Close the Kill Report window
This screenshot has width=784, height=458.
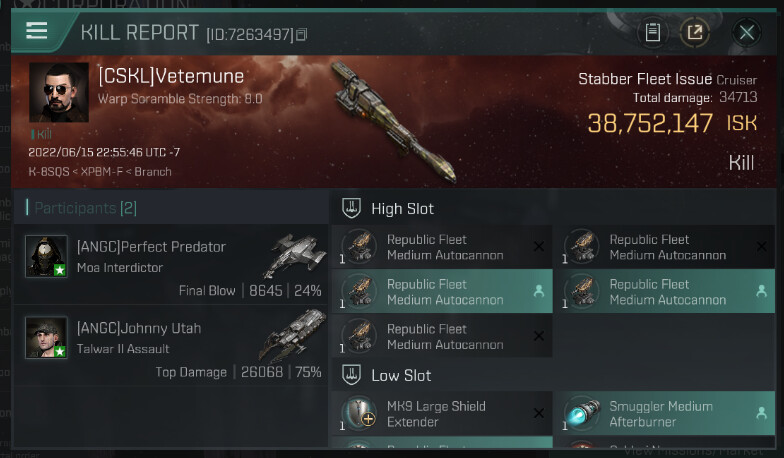746,33
